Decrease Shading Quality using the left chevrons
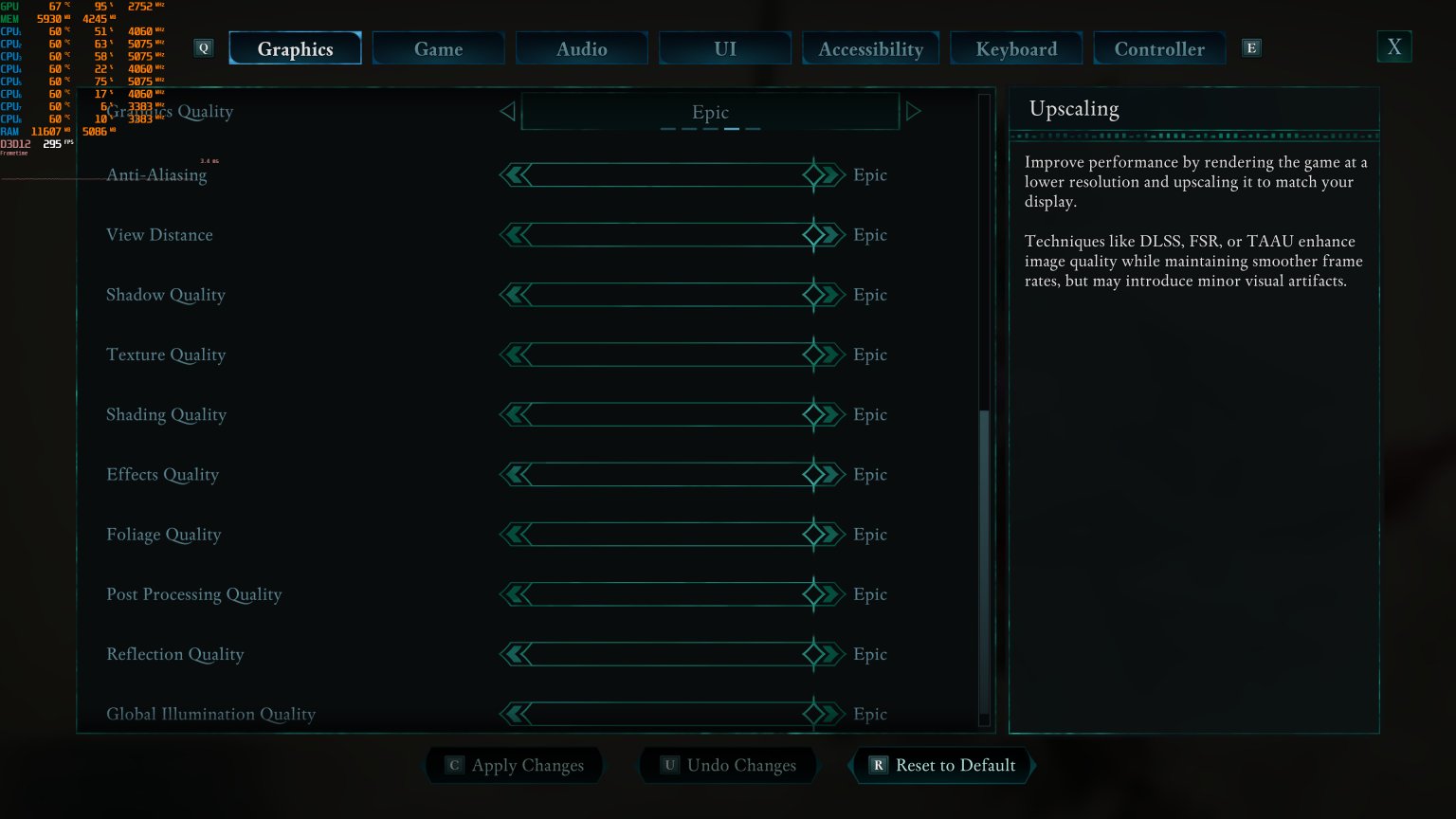The height and width of the screenshot is (819, 1456). click(x=513, y=414)
